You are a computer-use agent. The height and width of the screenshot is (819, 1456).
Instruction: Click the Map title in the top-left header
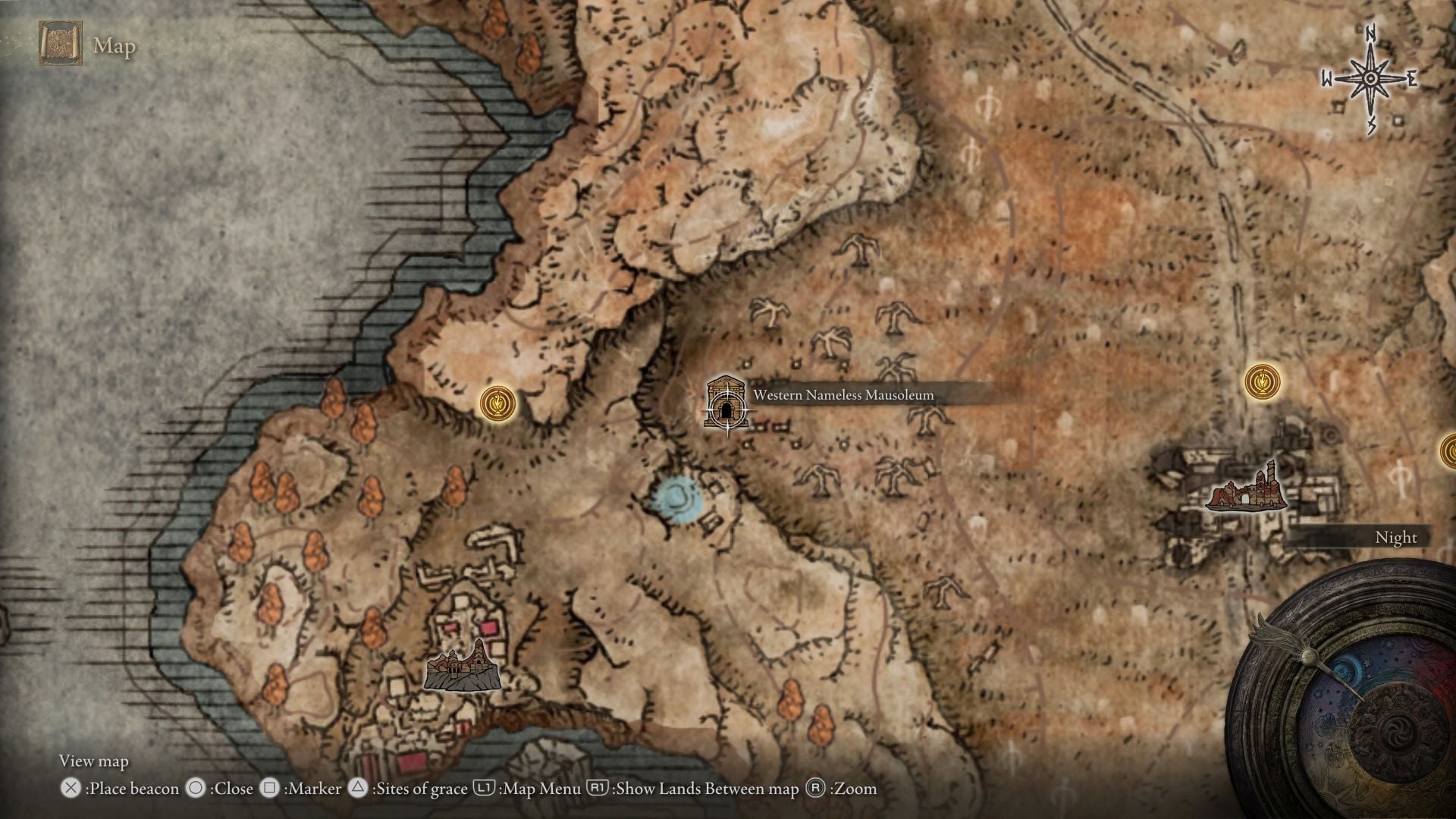[114, 47]
